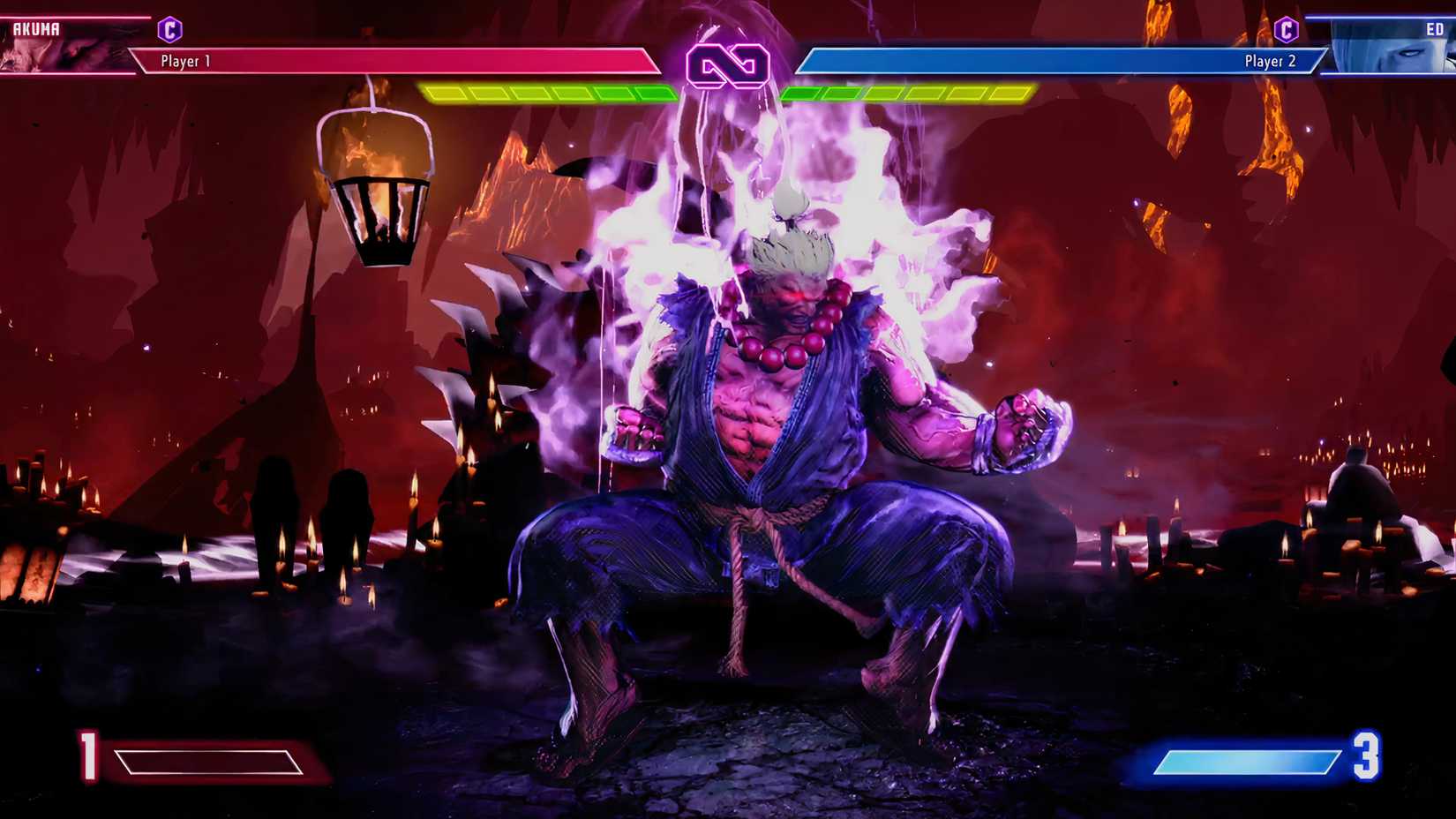Select the infinity timer emblem at top center
1456x819 pixels.
728,63
